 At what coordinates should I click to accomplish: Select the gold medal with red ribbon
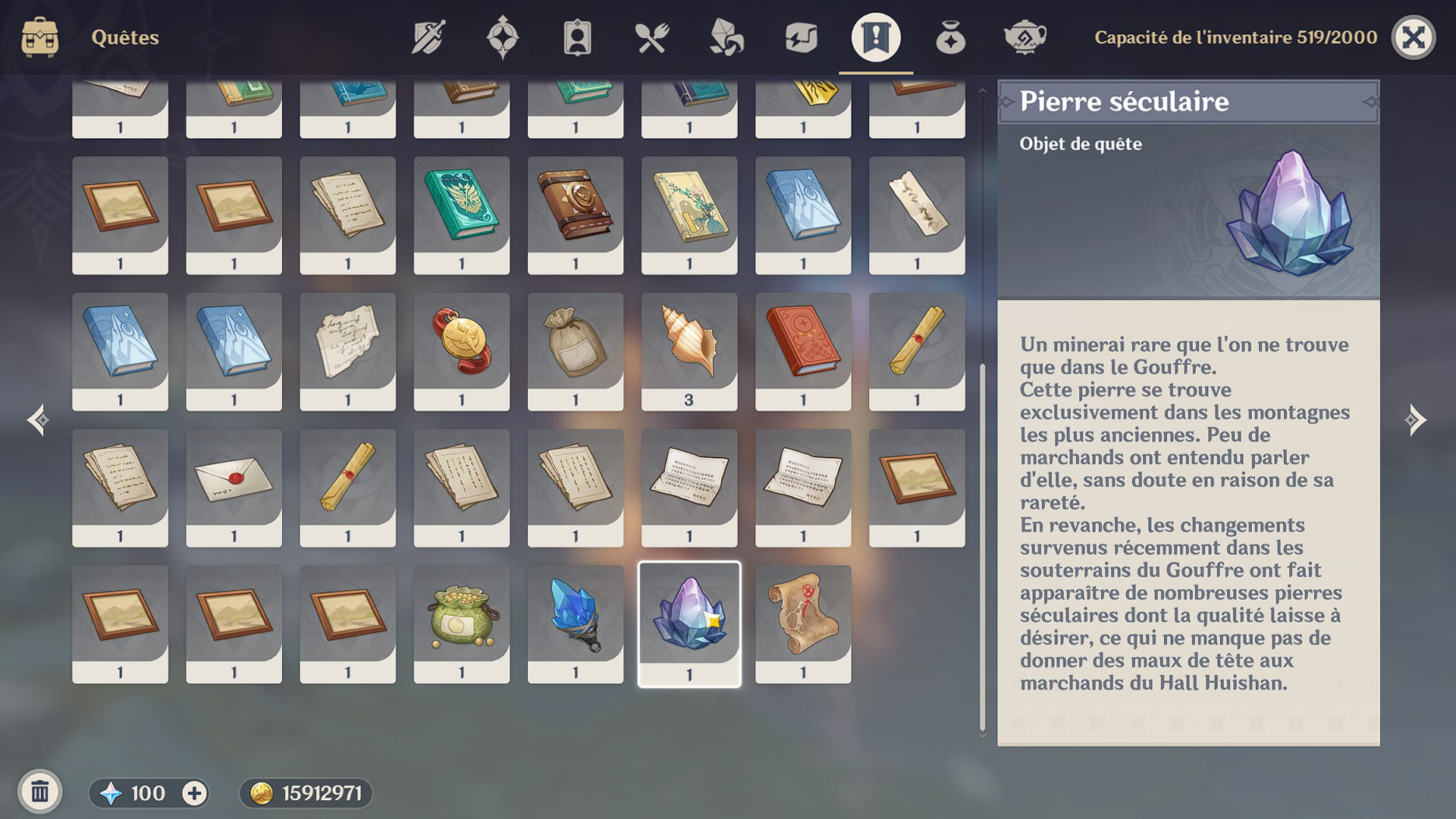click(x=461, y=351)
